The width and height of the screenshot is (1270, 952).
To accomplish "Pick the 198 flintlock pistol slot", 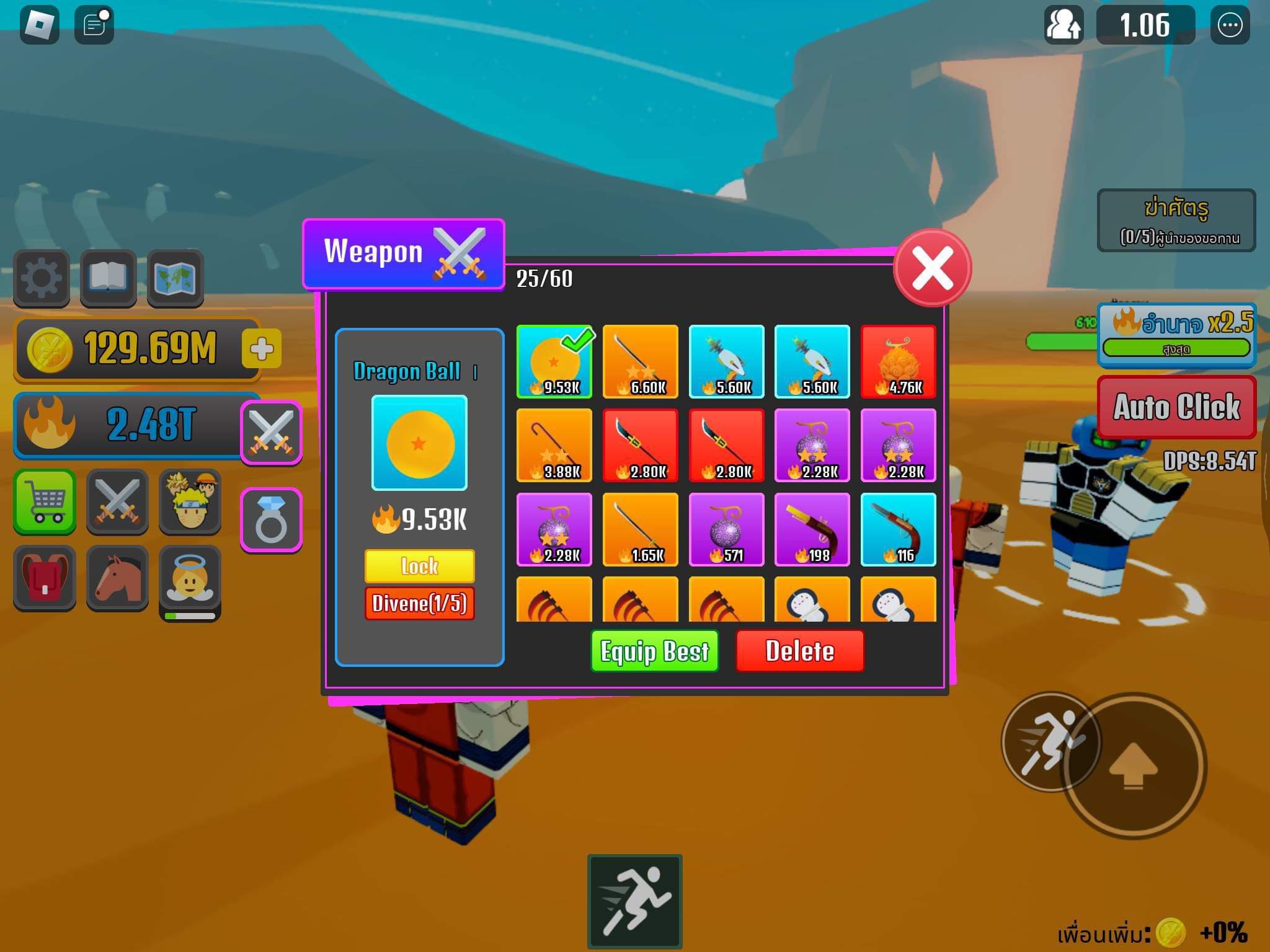I will [812, 529].
